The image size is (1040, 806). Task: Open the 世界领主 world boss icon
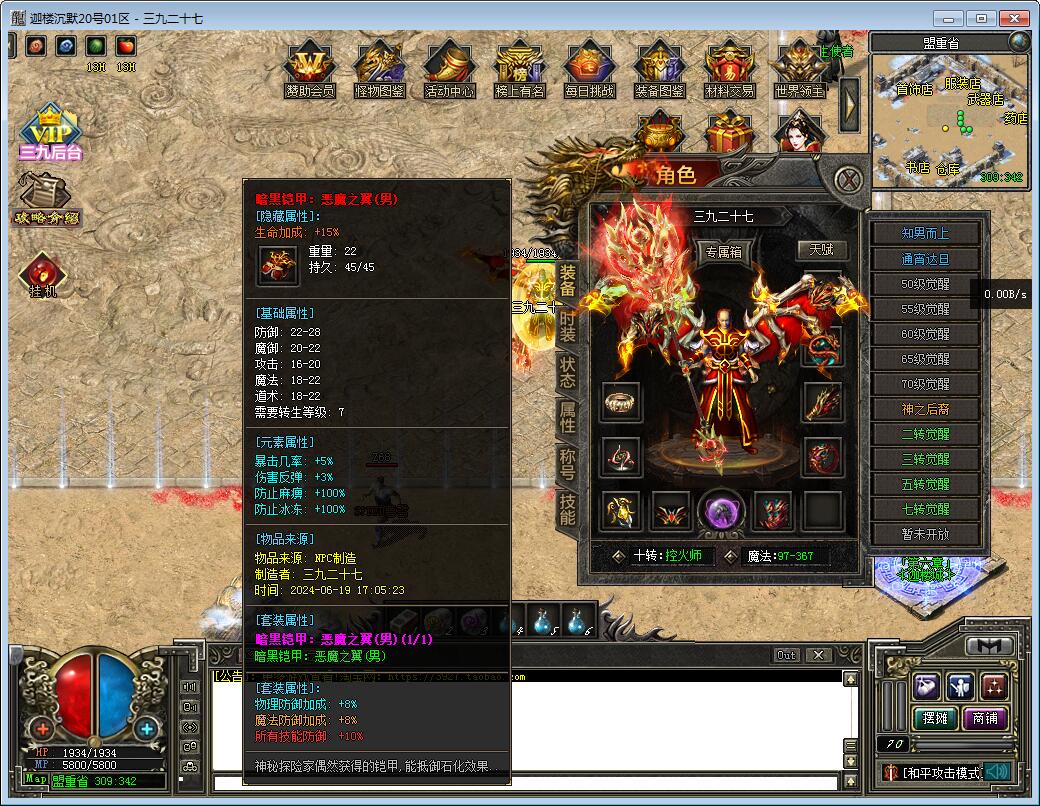800,68
